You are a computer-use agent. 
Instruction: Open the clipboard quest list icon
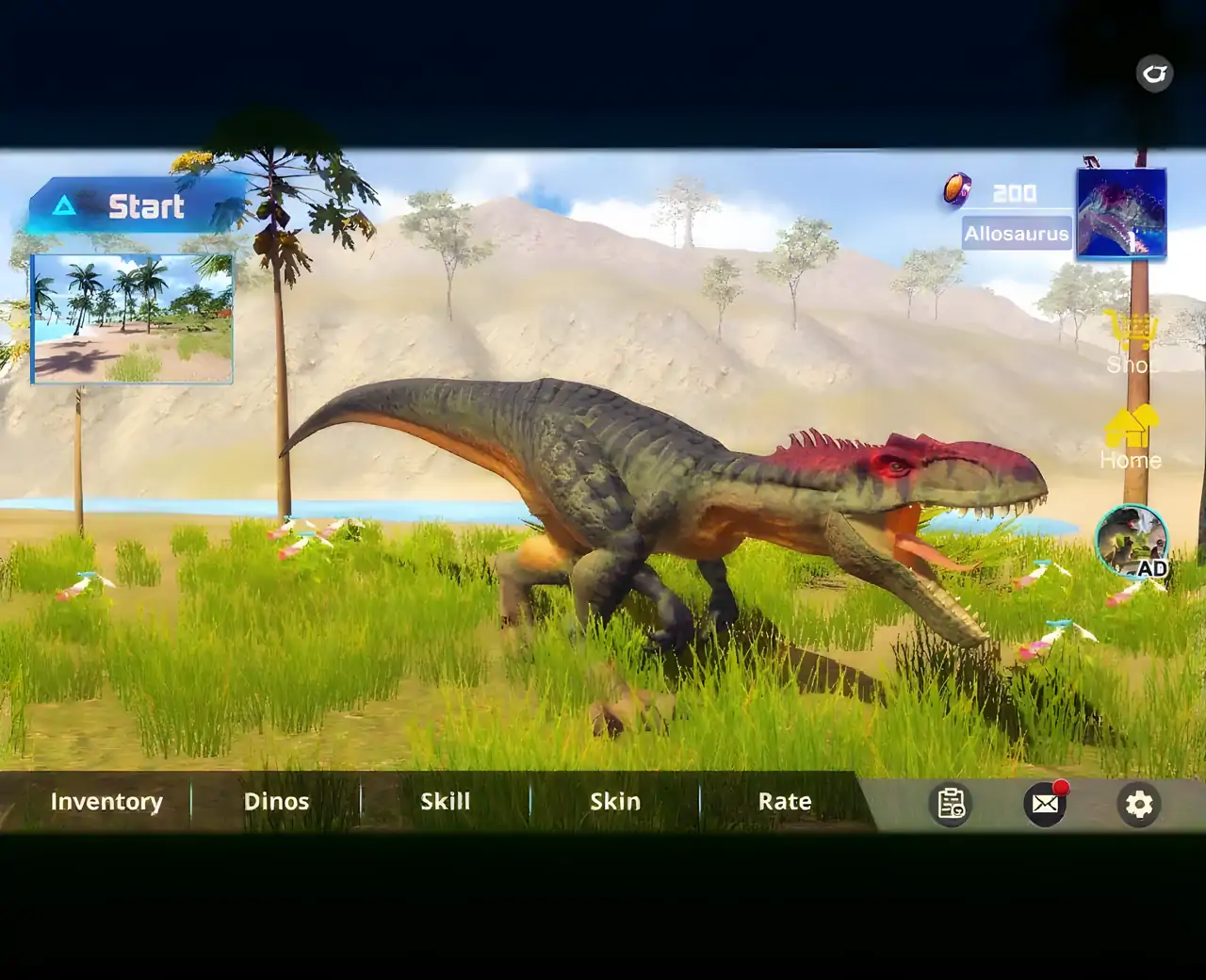pyautogui.click(x=951, y=804)
